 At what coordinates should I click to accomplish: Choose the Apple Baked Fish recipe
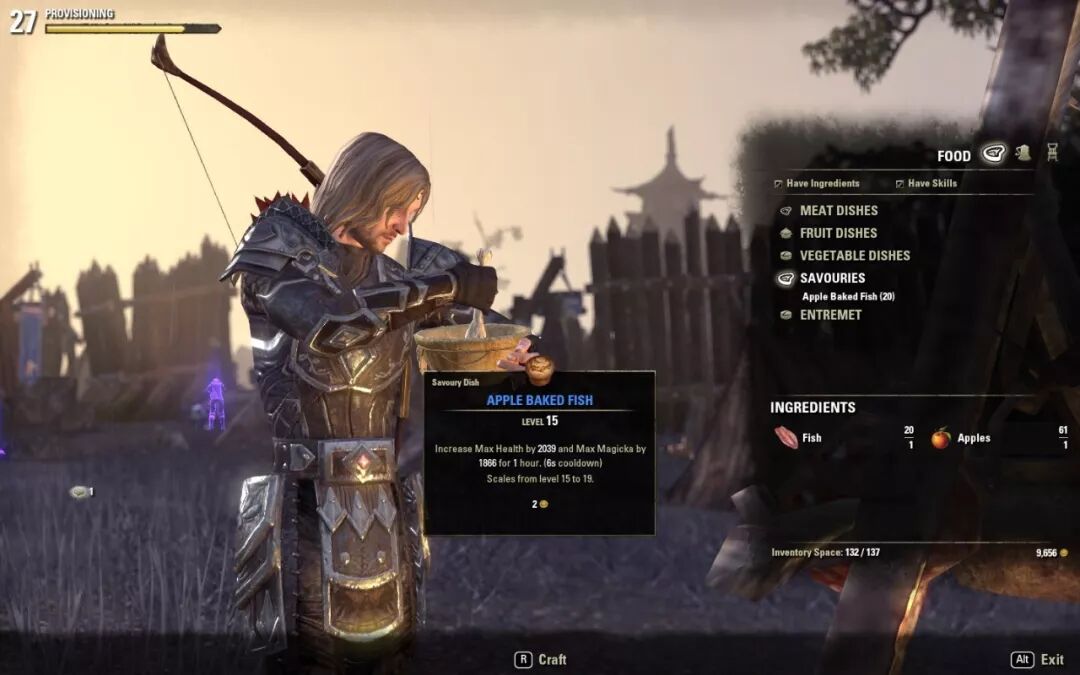[x=848, y=296]
